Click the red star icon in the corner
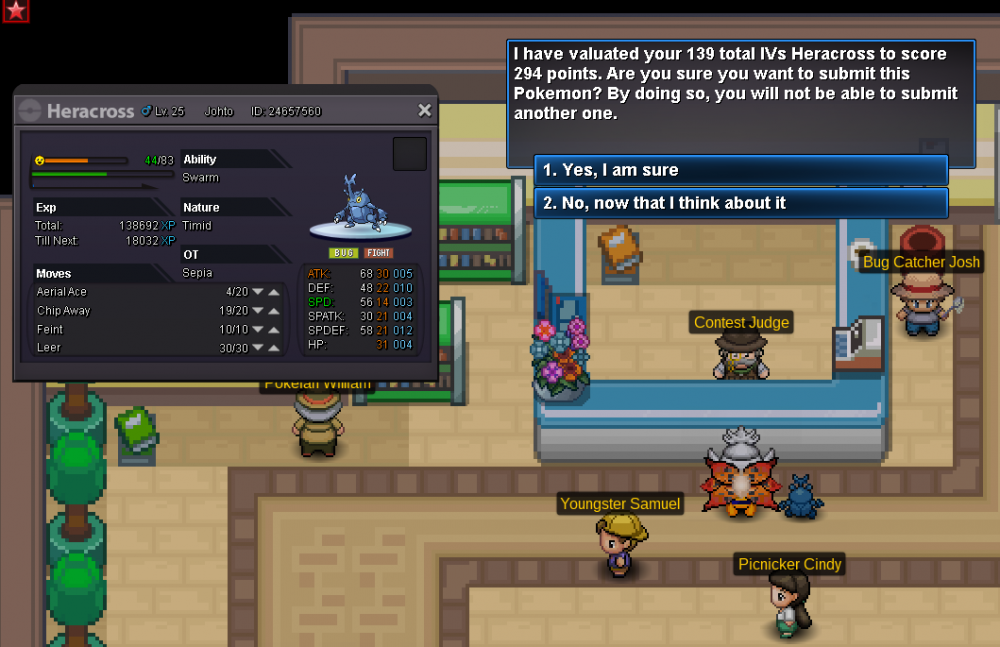Image resolution: width=1000 pixels, height=647 pixels. click(16, 11)
